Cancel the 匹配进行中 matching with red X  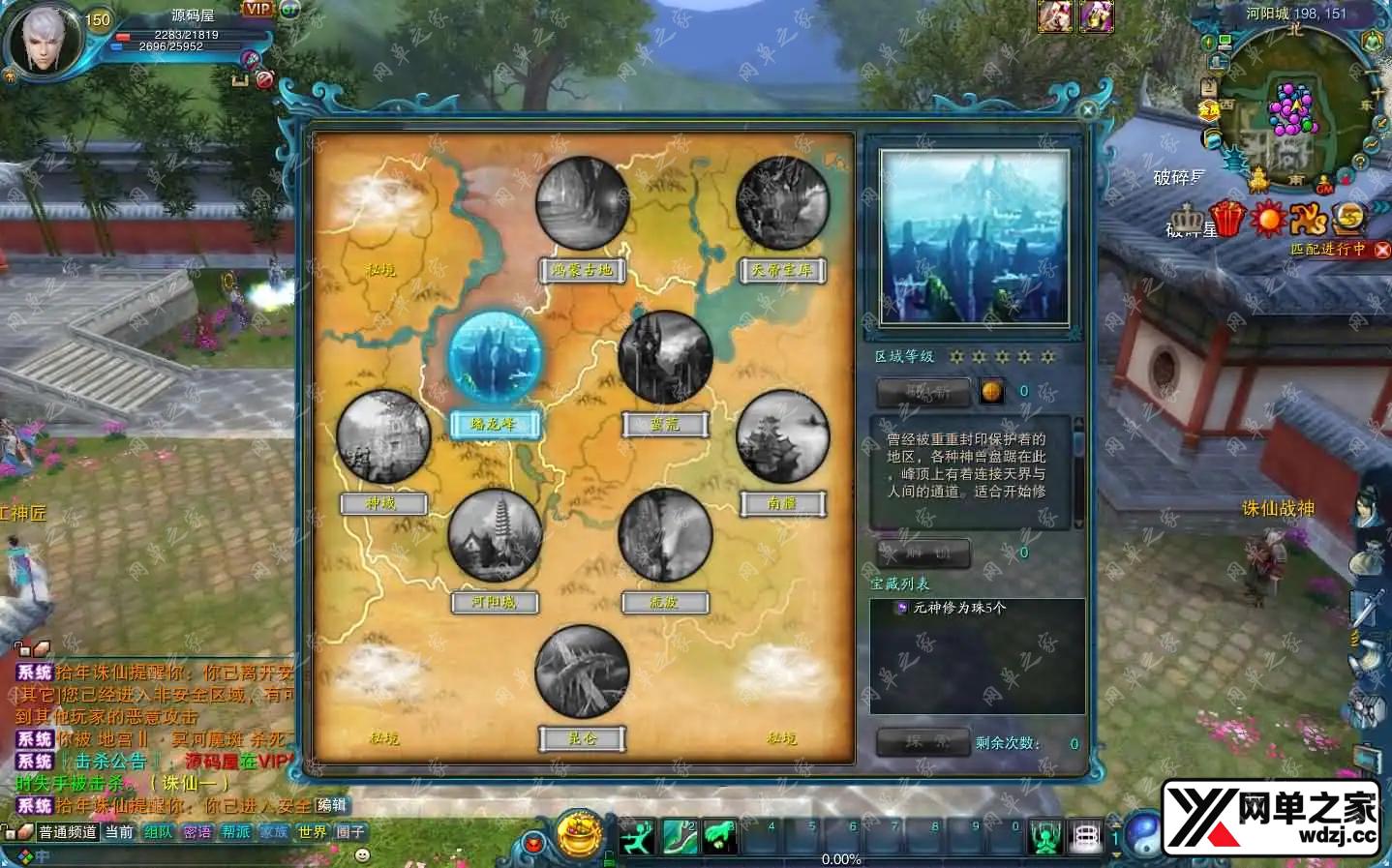point(1382,250)
